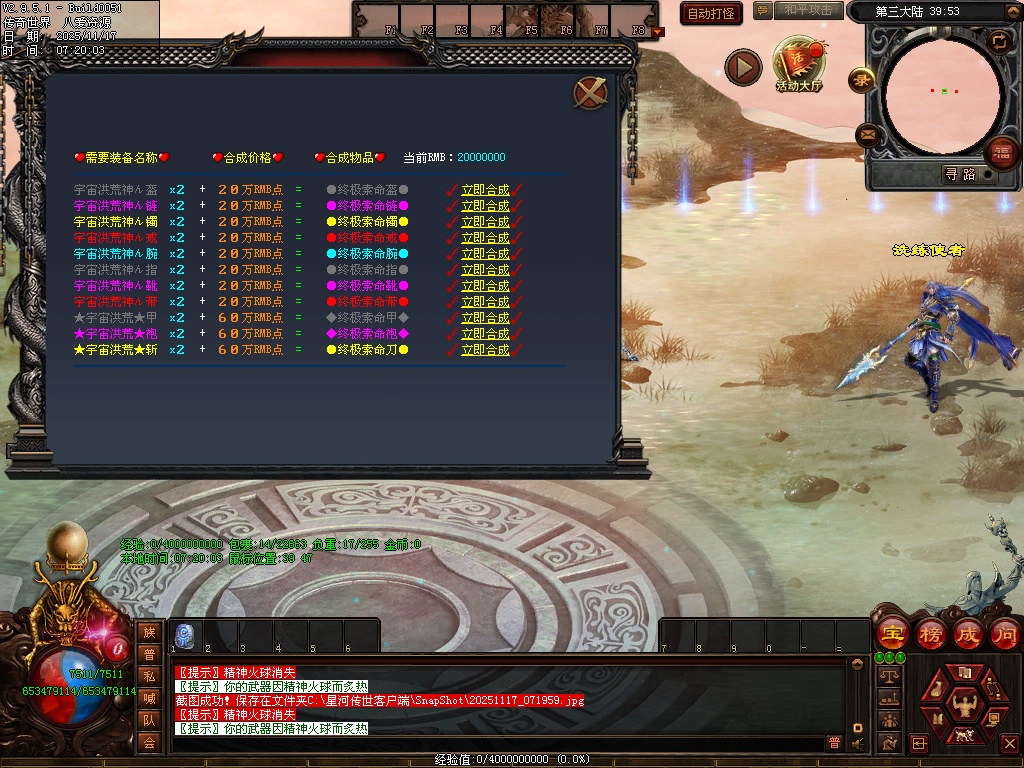Toggle the 自动打怪 auto-fight button
1024x768 pixels.
(x=711, y=13)
